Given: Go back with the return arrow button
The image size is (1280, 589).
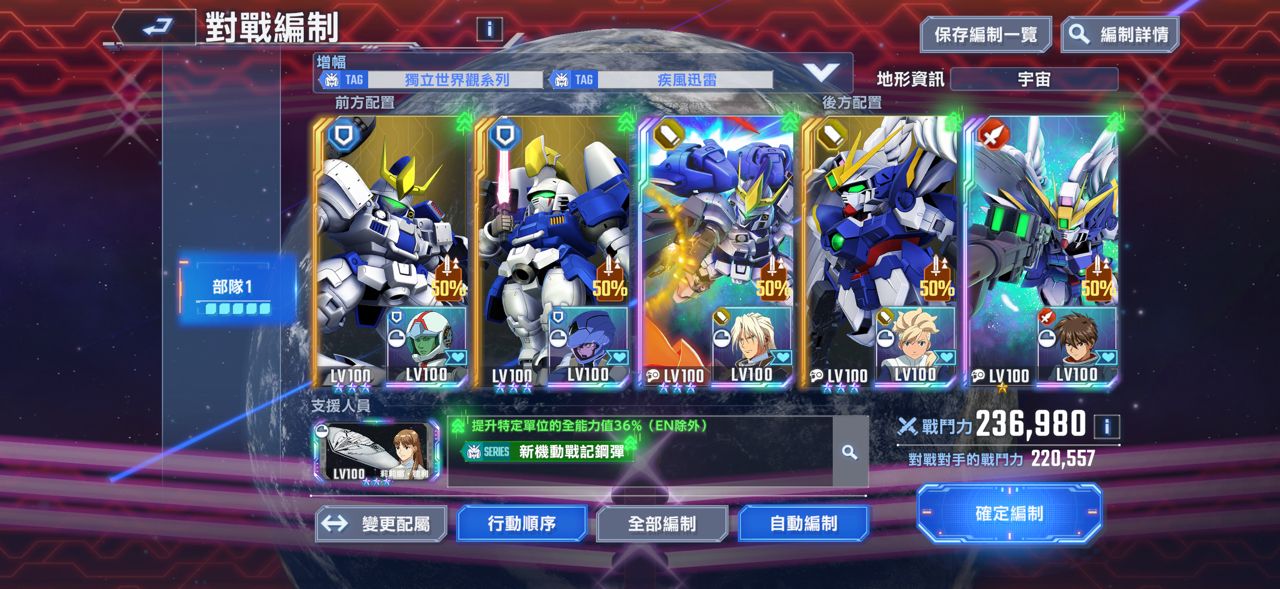Looking at the screenshot, I should (153, 27).
